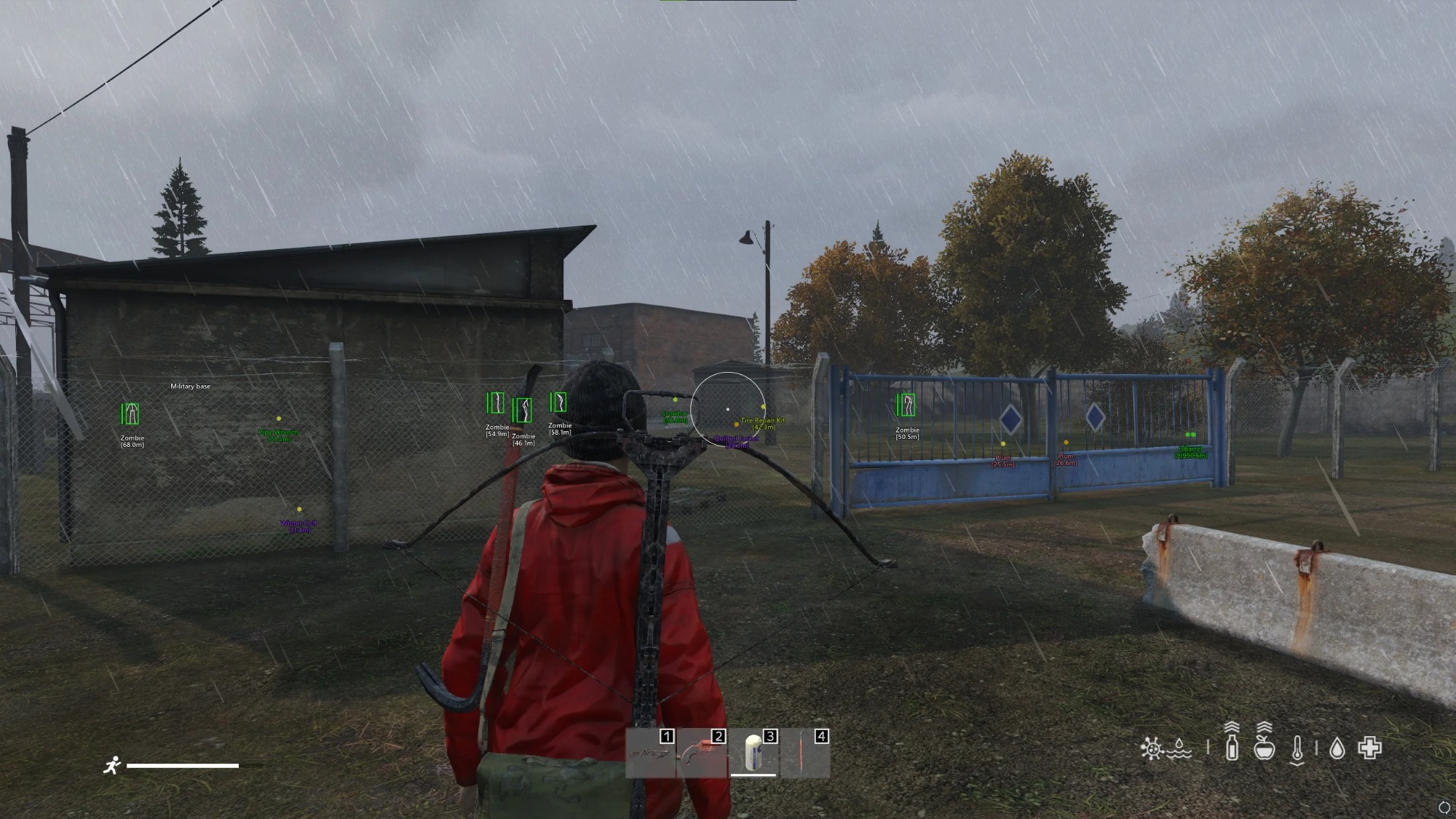Image resolution: width=1456 pixels, height=819 pixels.
Task: Click the Plum [25.5m] label
Action: (x=1003, y=457)
